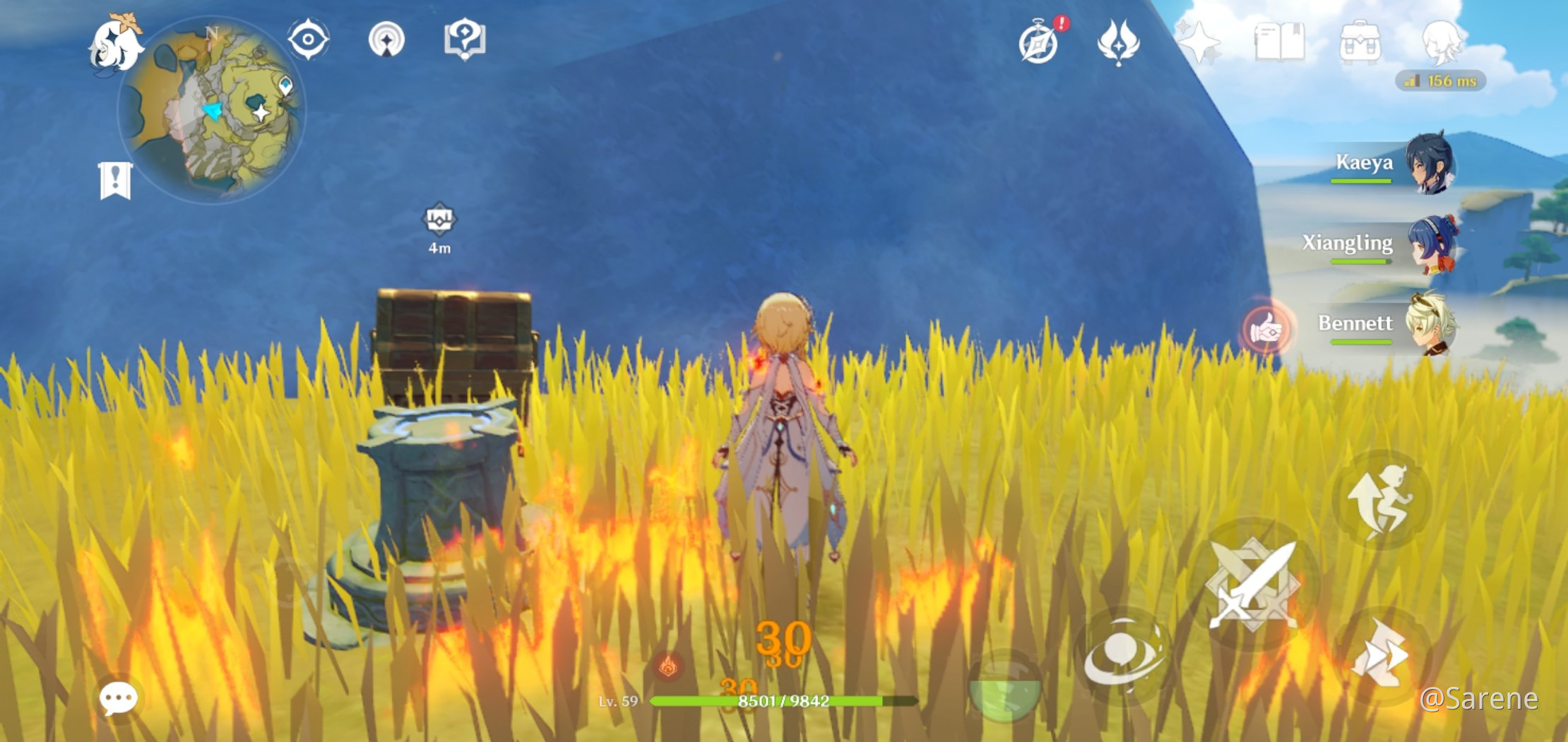Open the inventory backpack
Screen dimensions: 1568x742
point(1360,42)
